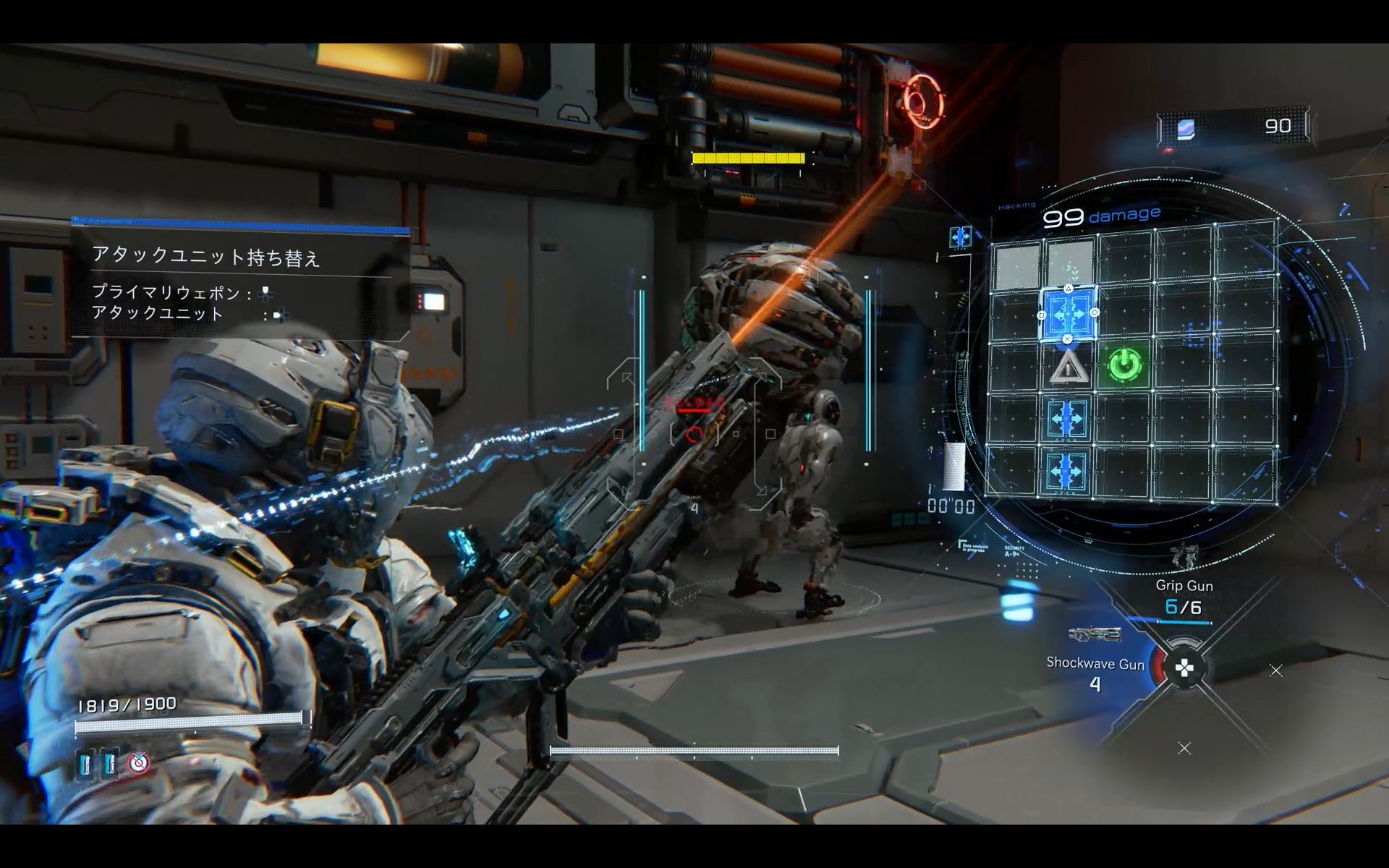Select the Grip Gun weapon slot
The width and height of the screenshot is (1389, 868).
click(1184, 586)
